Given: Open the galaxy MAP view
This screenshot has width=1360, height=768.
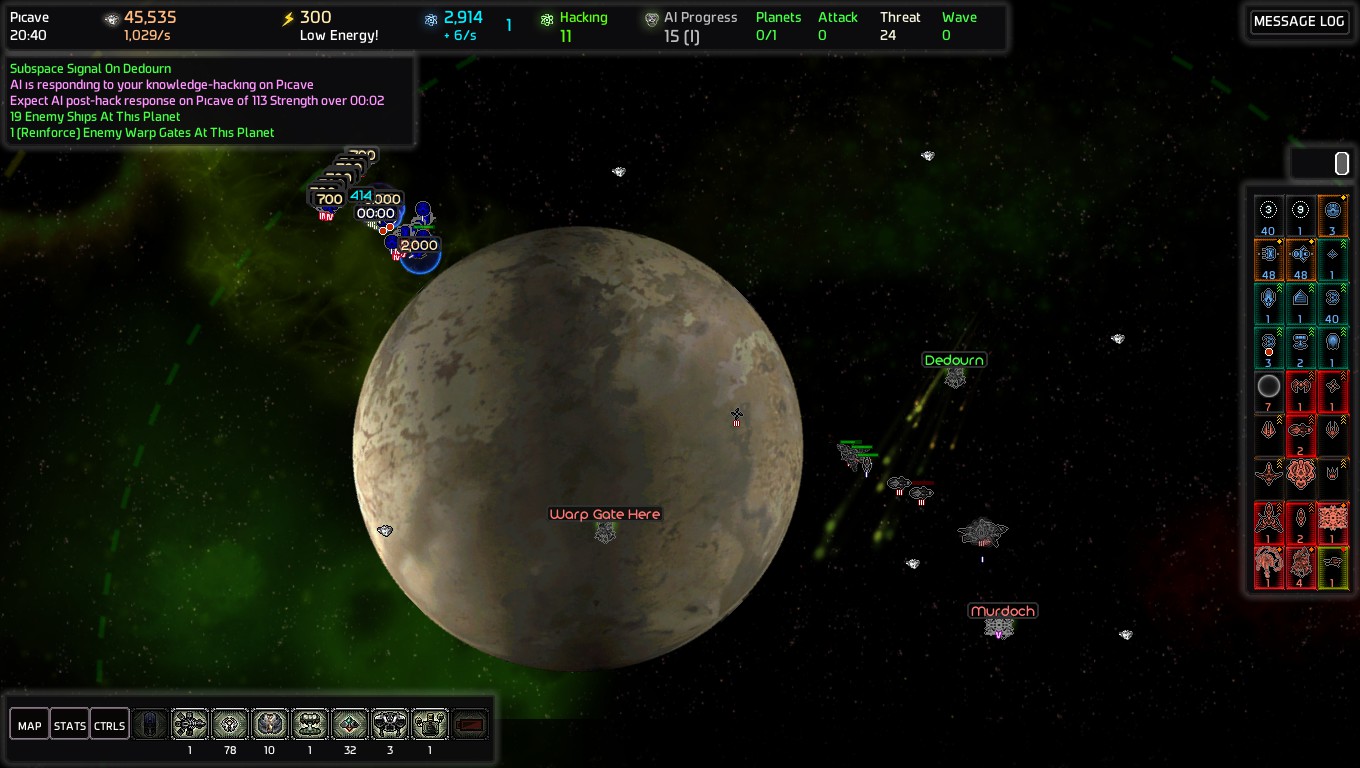Looking at the screenshot, I should pyautogui.click(x=29, y=725).
